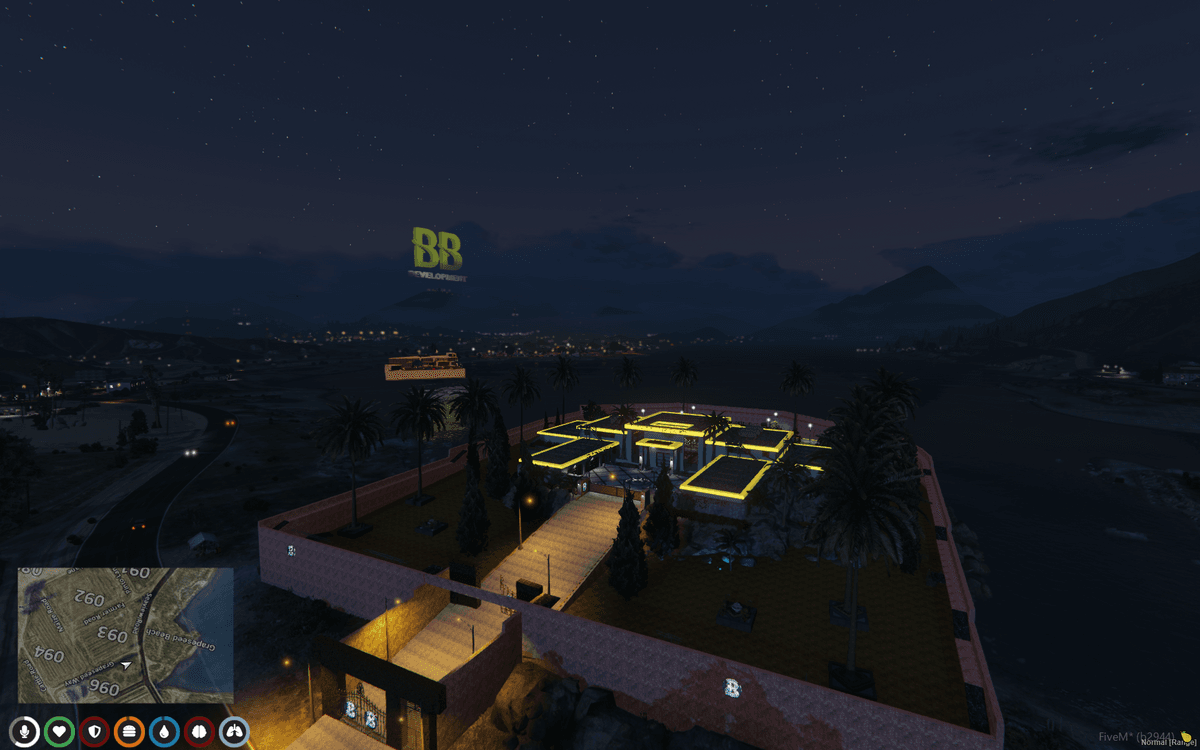Click the red brain stress icon
Viewport: 1200px width, 750px height.
[x=199, y=732]
